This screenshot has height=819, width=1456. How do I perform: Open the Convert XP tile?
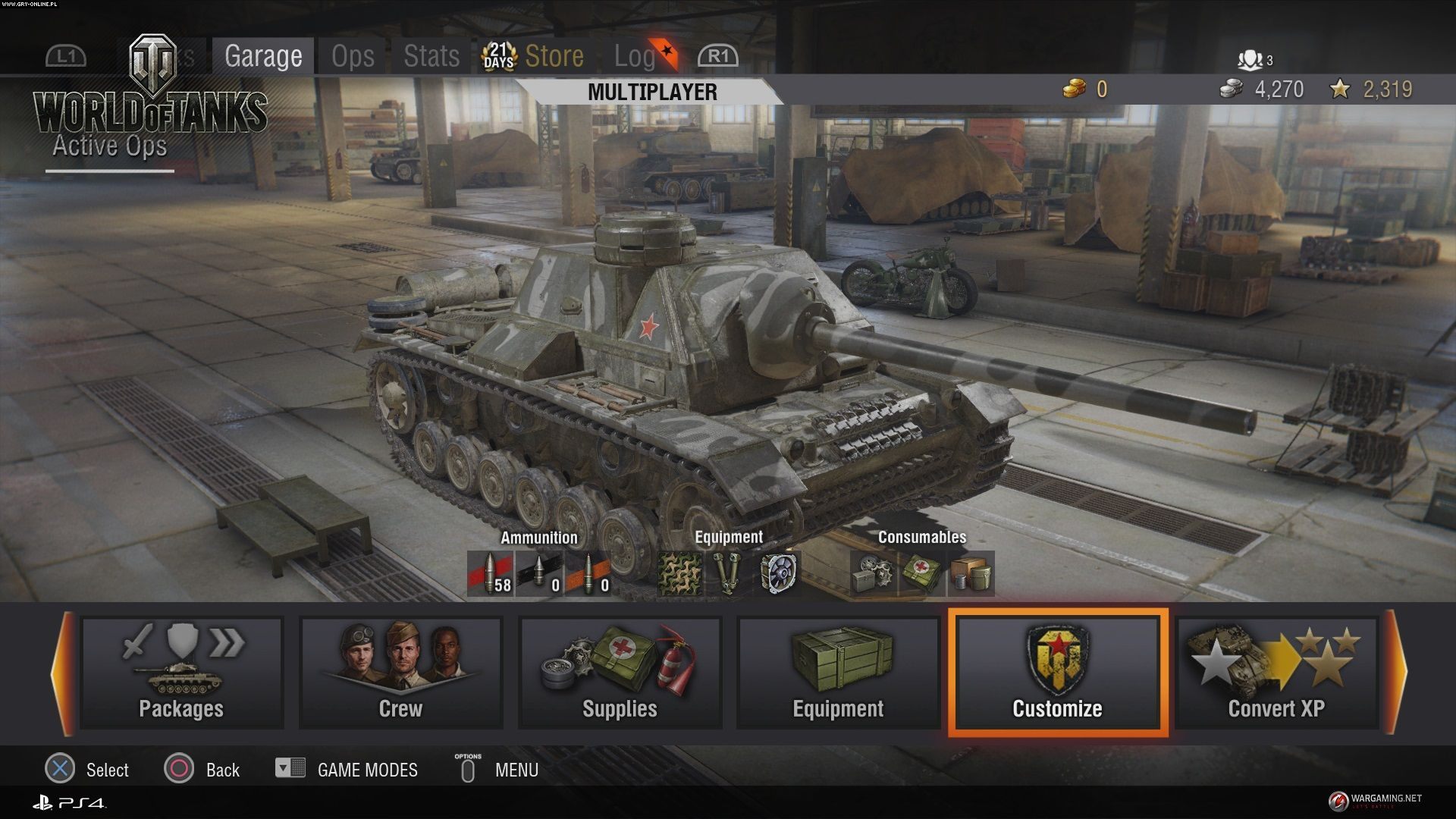1276,673
